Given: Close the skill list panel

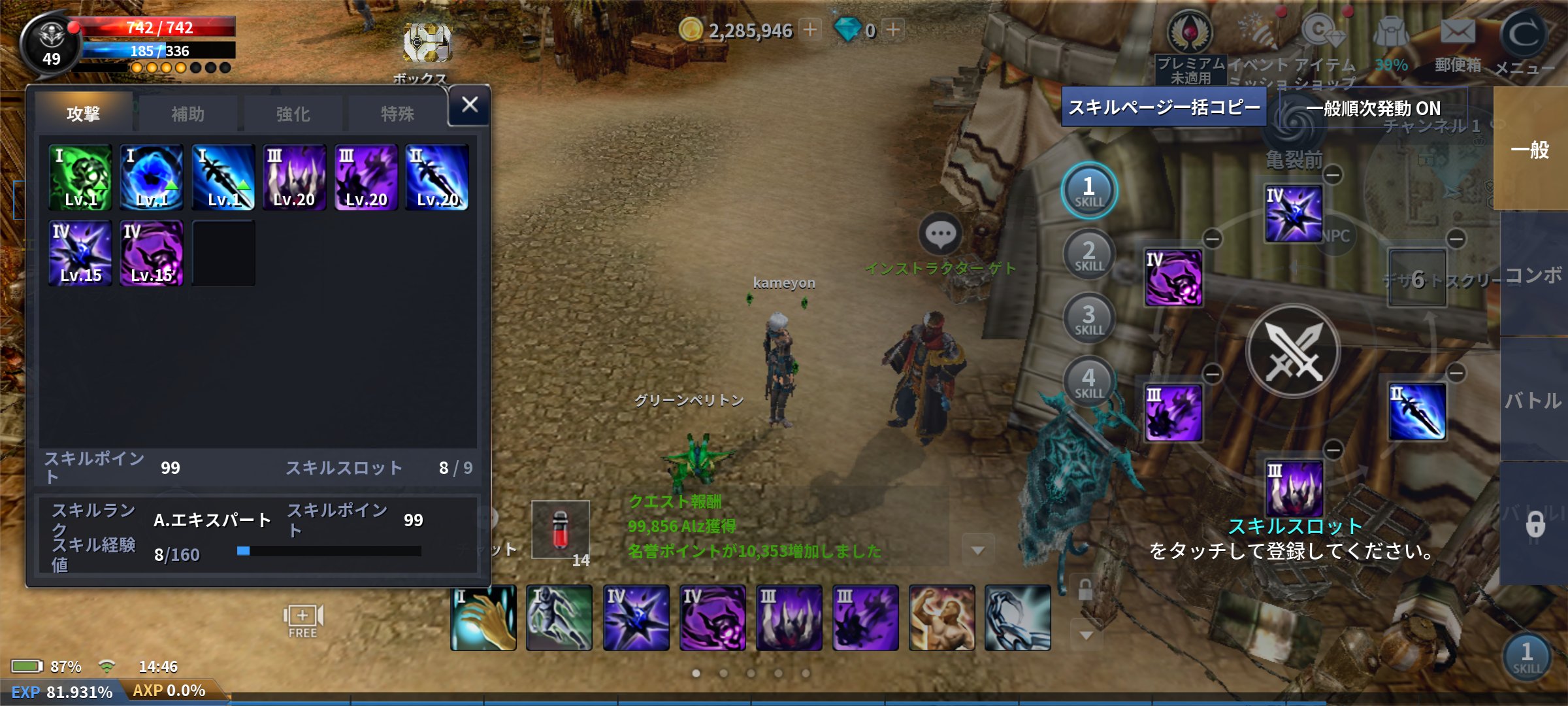Looking at the screenshot, I should [x=469, y=105].
